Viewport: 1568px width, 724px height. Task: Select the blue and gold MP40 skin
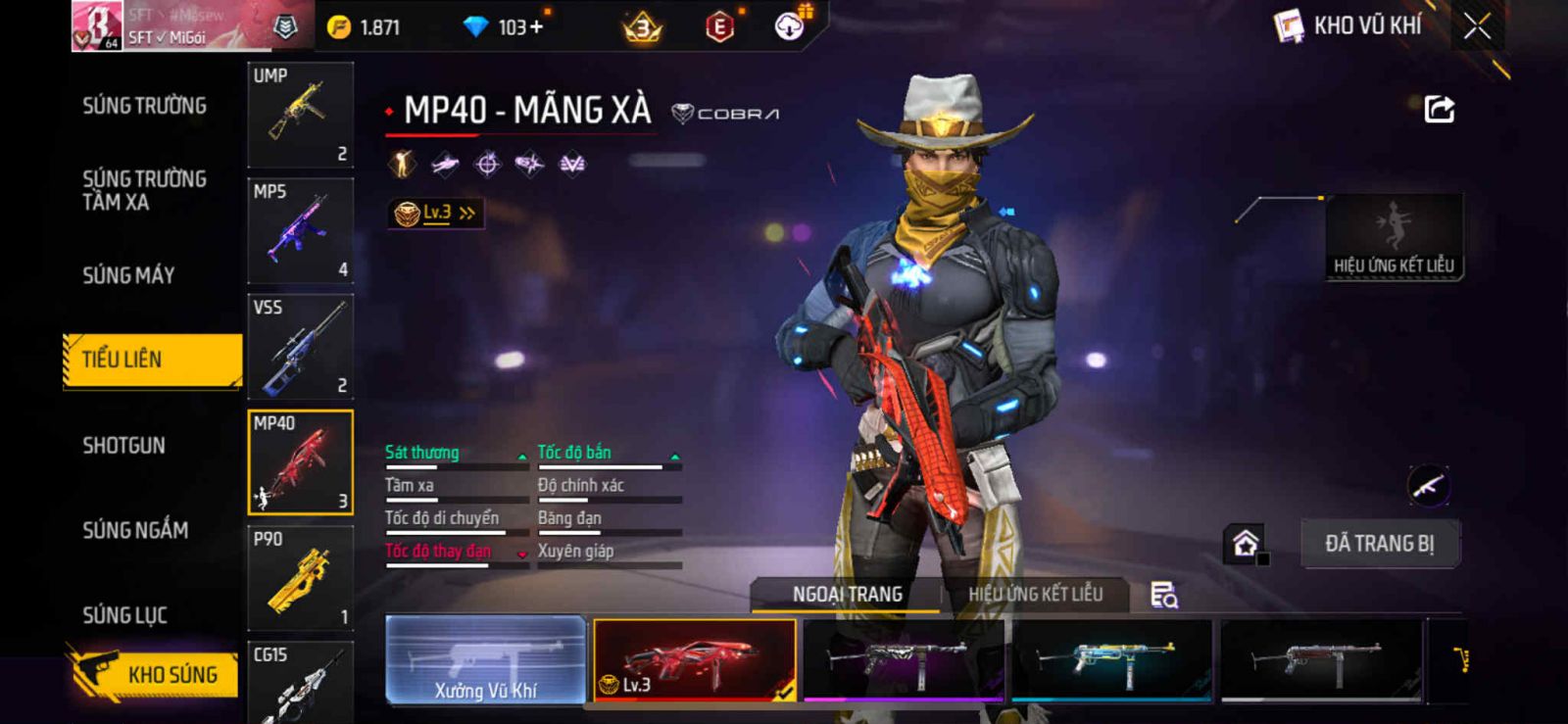tap(1111, 659)
